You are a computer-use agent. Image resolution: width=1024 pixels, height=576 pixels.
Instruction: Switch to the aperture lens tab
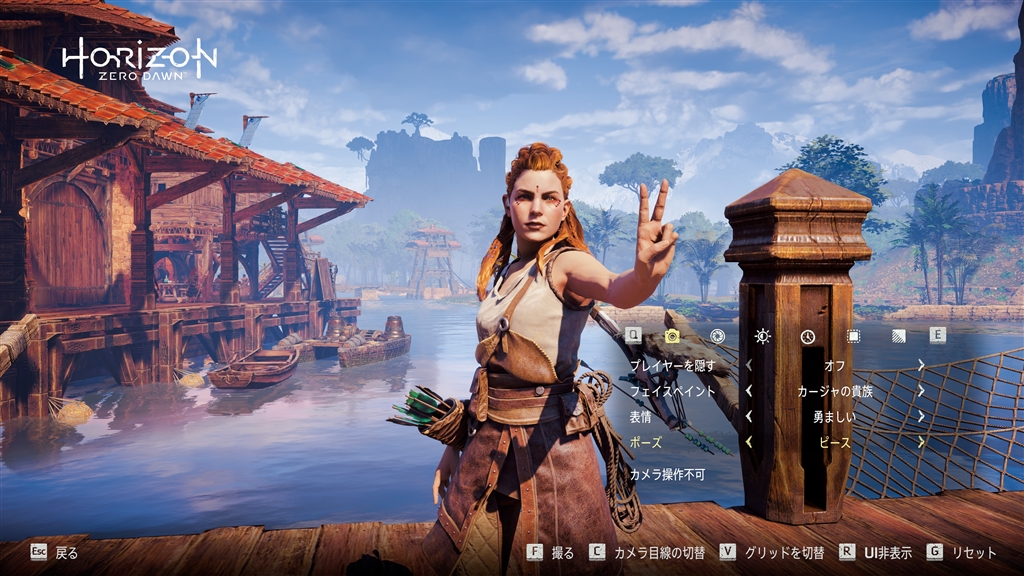pyautogui.click(x=717, y=336)
